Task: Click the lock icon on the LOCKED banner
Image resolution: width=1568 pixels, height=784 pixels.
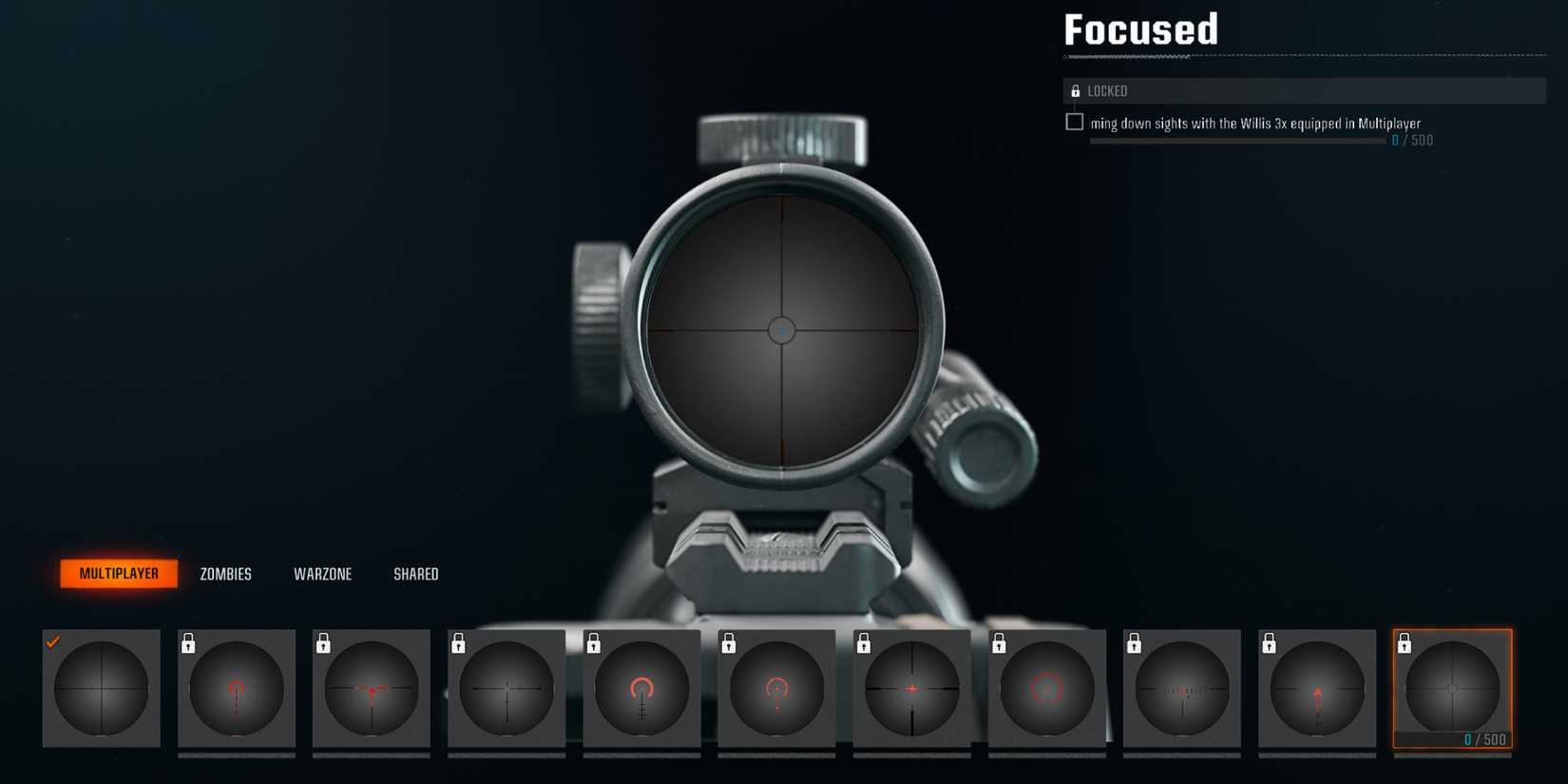Action: [1075, 91]
